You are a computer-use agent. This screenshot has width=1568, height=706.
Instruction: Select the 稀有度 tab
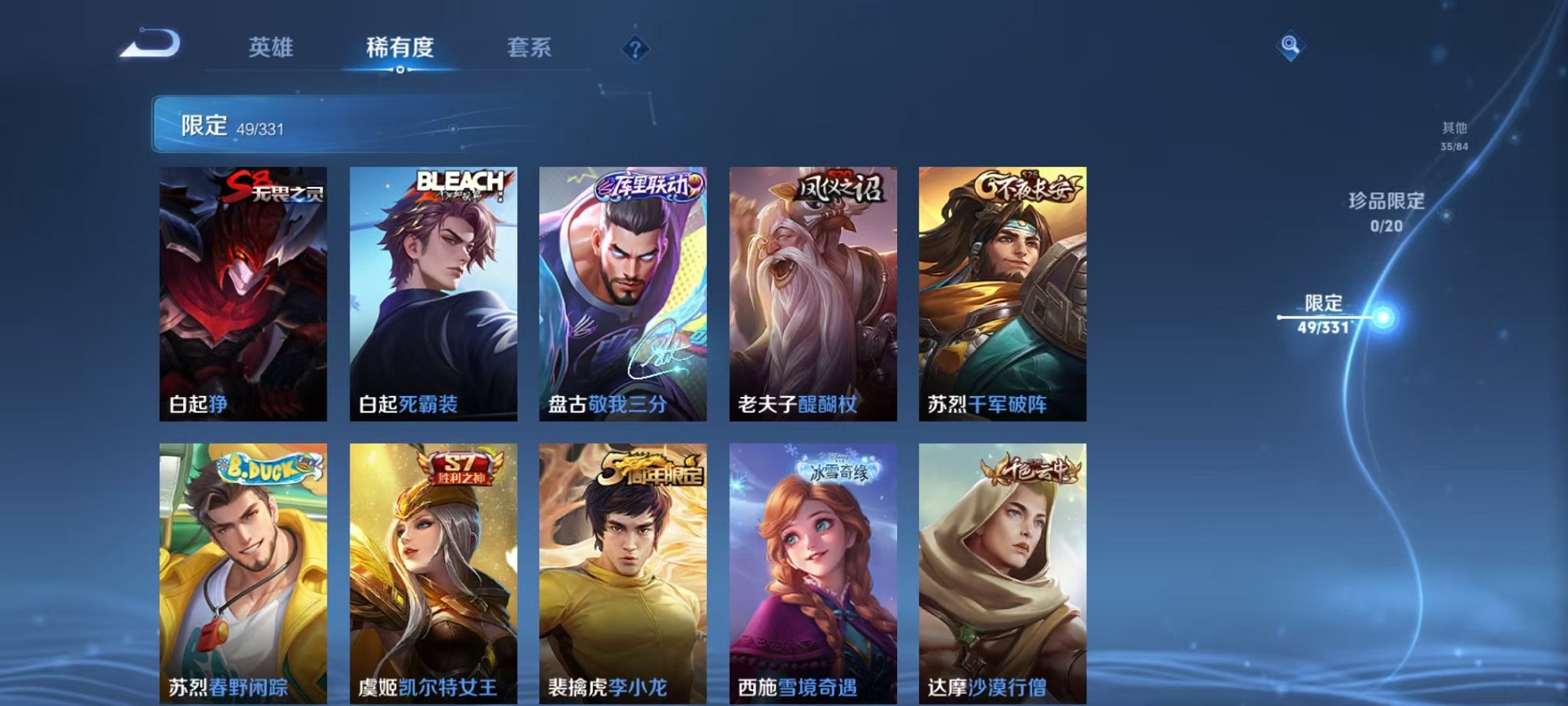[399, 48]
